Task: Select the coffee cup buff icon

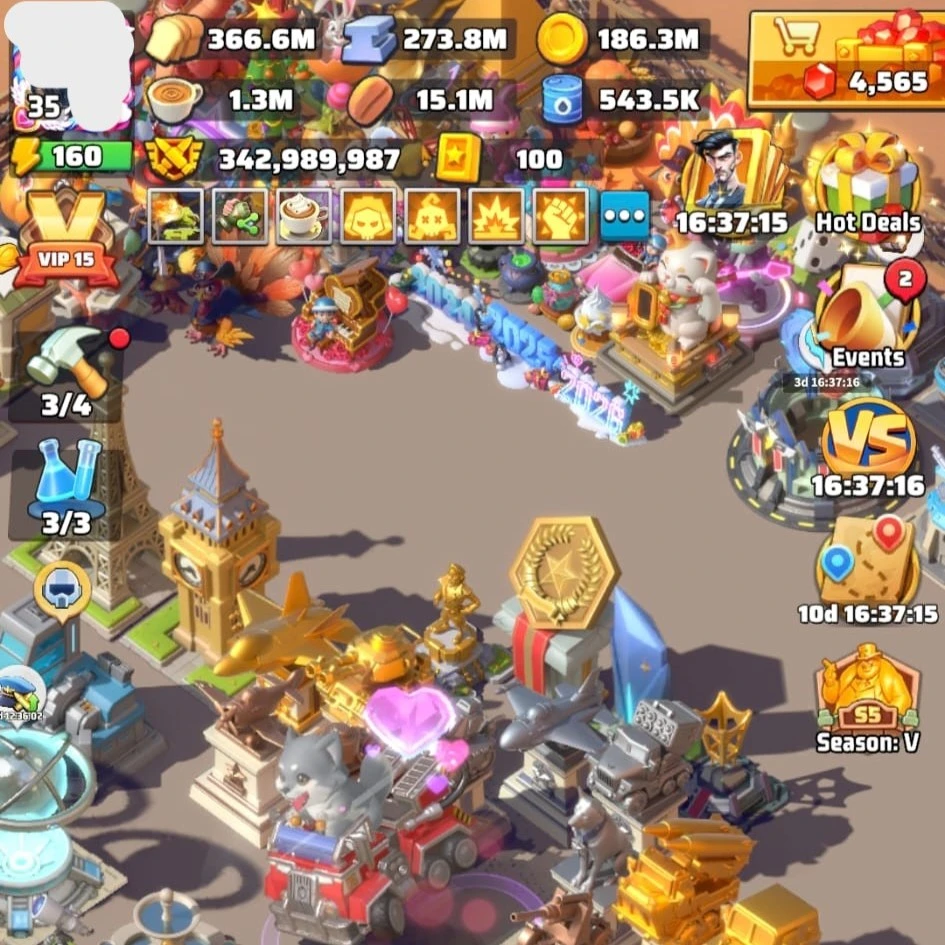Action: click(x=304, y=216)
